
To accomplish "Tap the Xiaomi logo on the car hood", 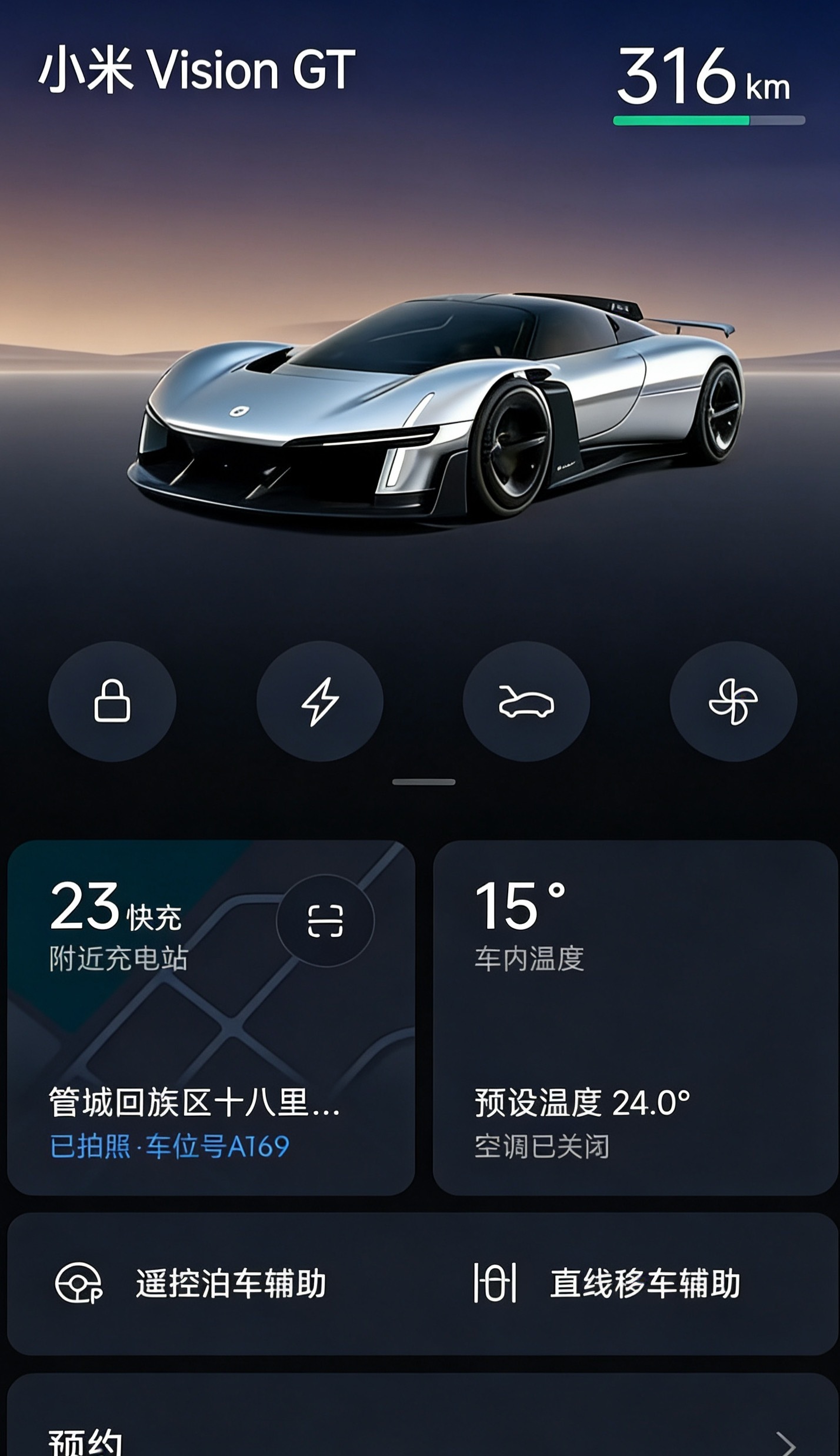I will coord(241,411).
